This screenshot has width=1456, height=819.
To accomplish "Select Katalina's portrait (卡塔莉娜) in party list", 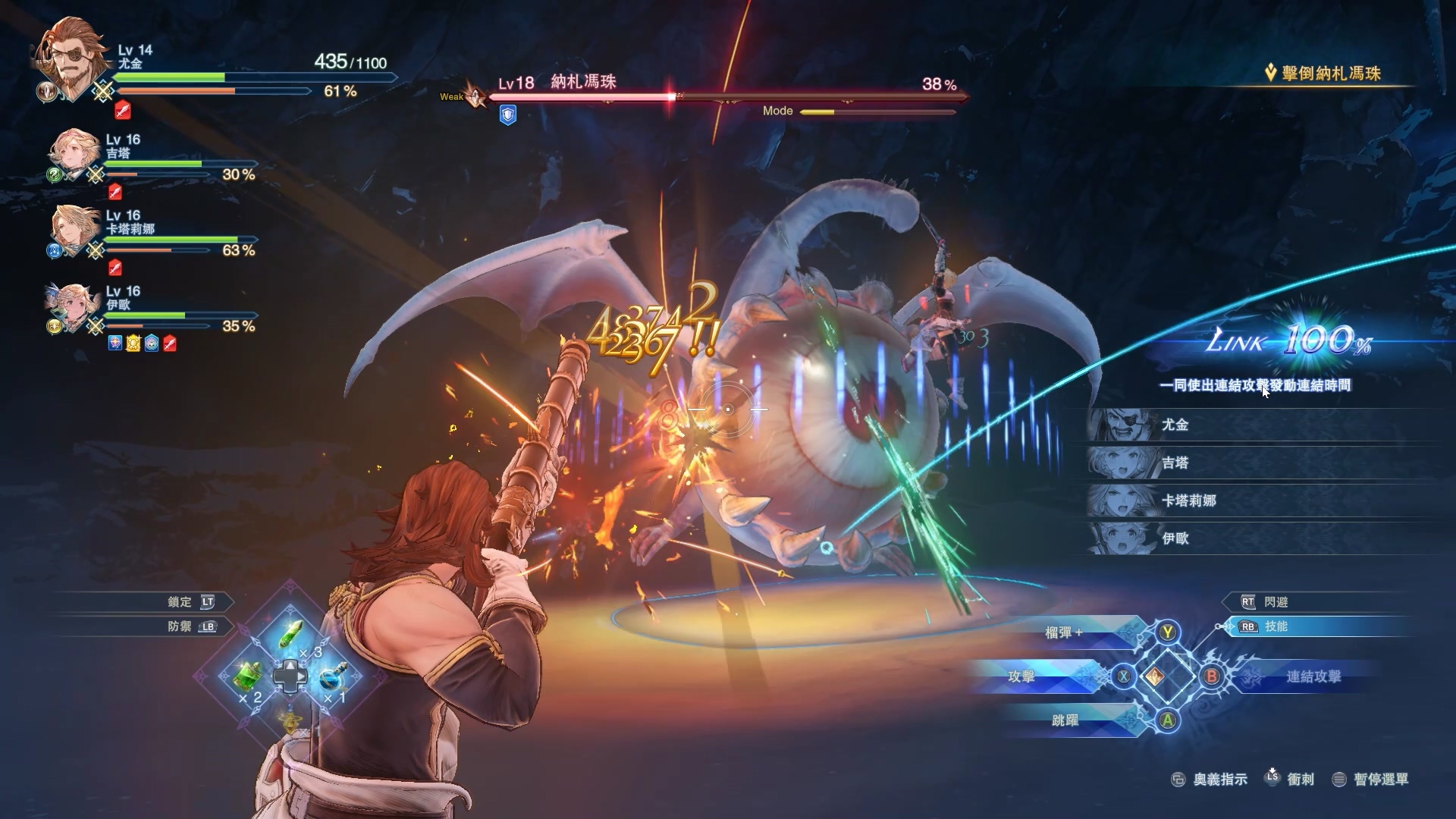I will (75, 230).
